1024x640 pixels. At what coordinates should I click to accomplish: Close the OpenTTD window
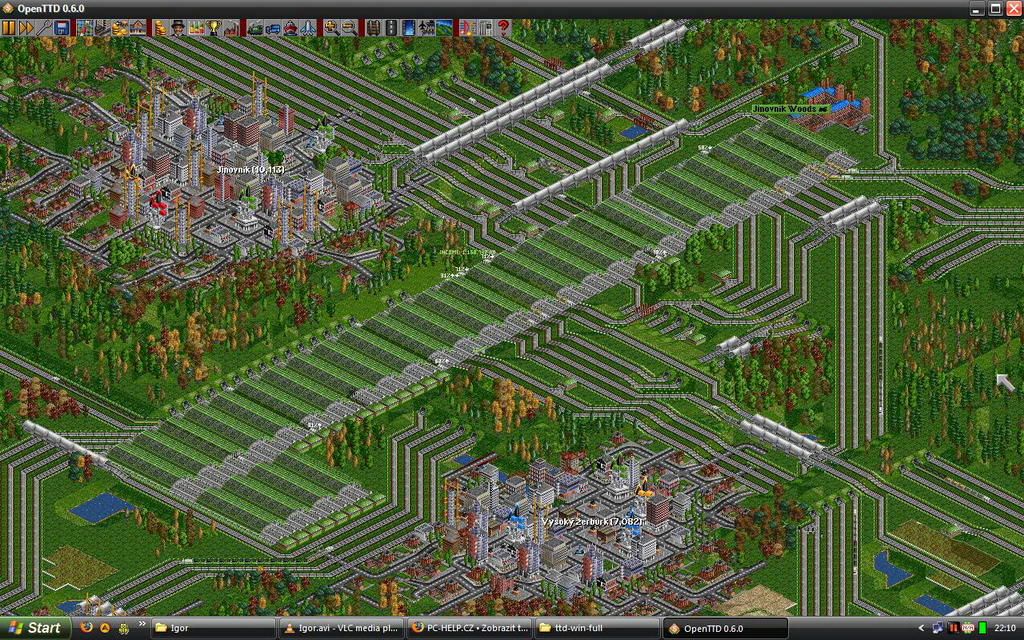1012,8
